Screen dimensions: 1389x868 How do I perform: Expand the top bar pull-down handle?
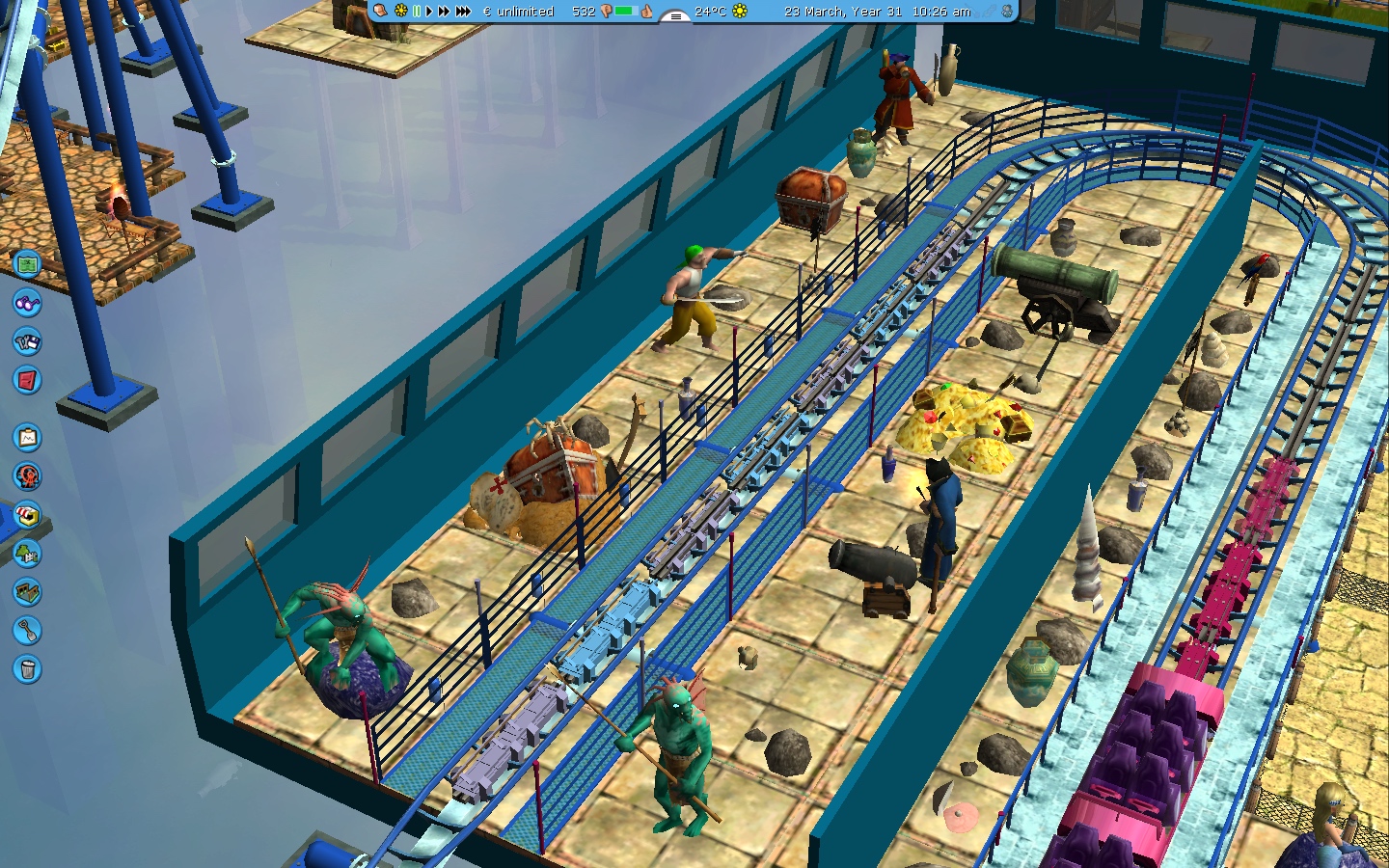(x=675, y=16)
